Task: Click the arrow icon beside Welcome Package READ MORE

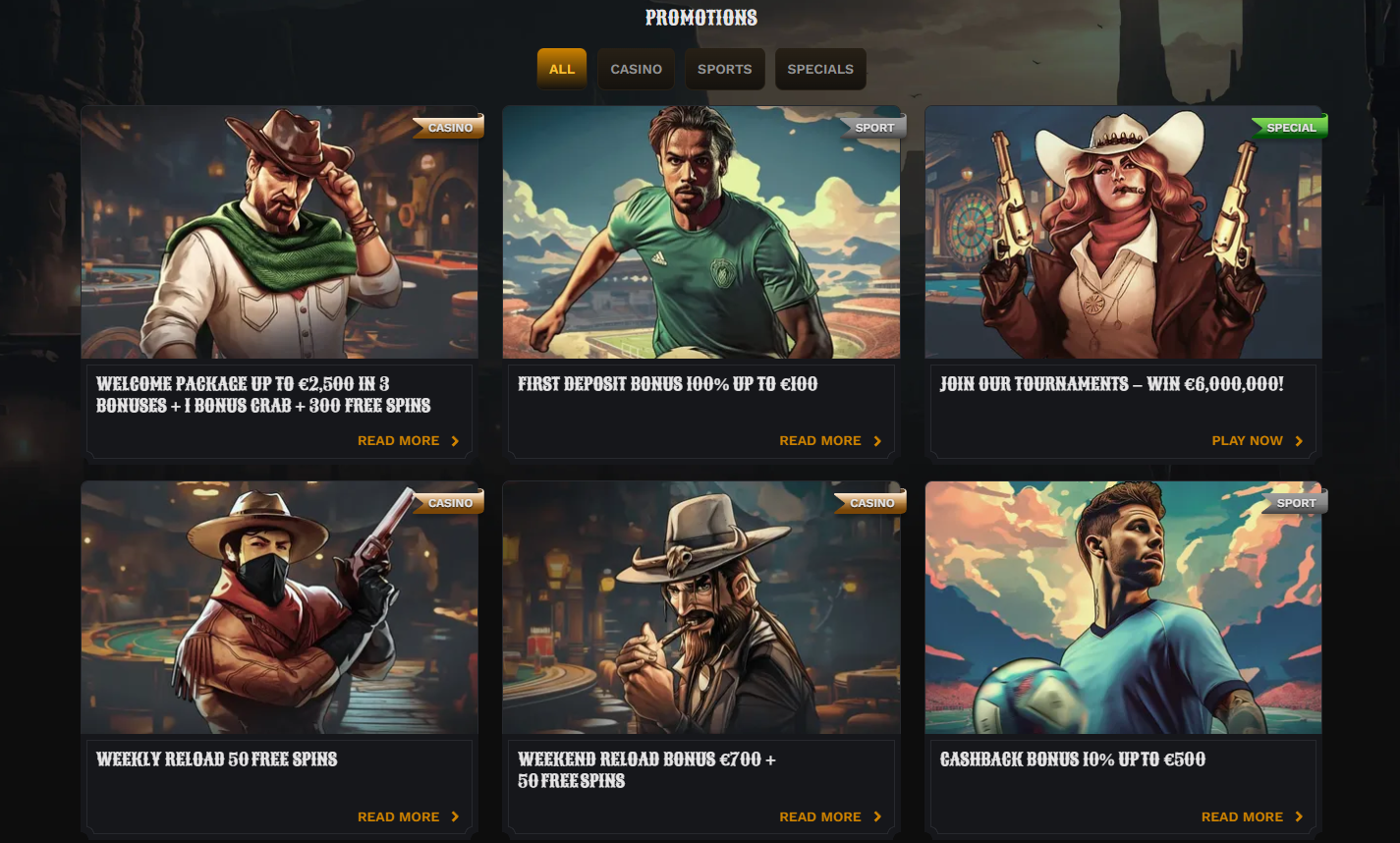Action: pyautogui.click(x=455, y=440)
